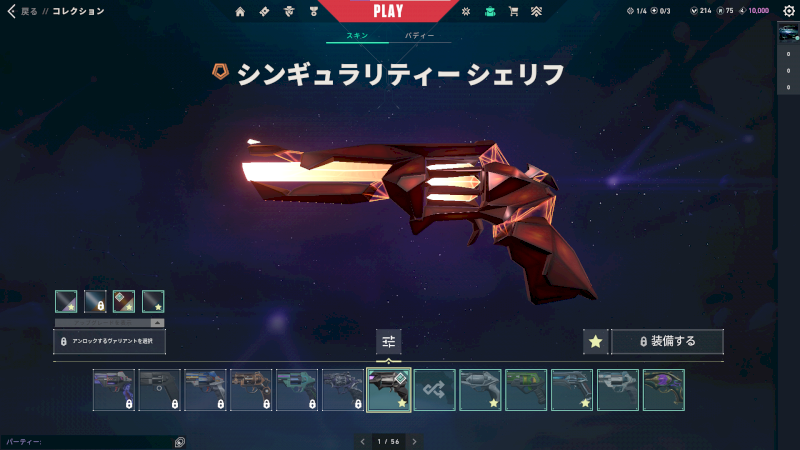
Task: Switch to the スキン tab
Action: (357, 35)
